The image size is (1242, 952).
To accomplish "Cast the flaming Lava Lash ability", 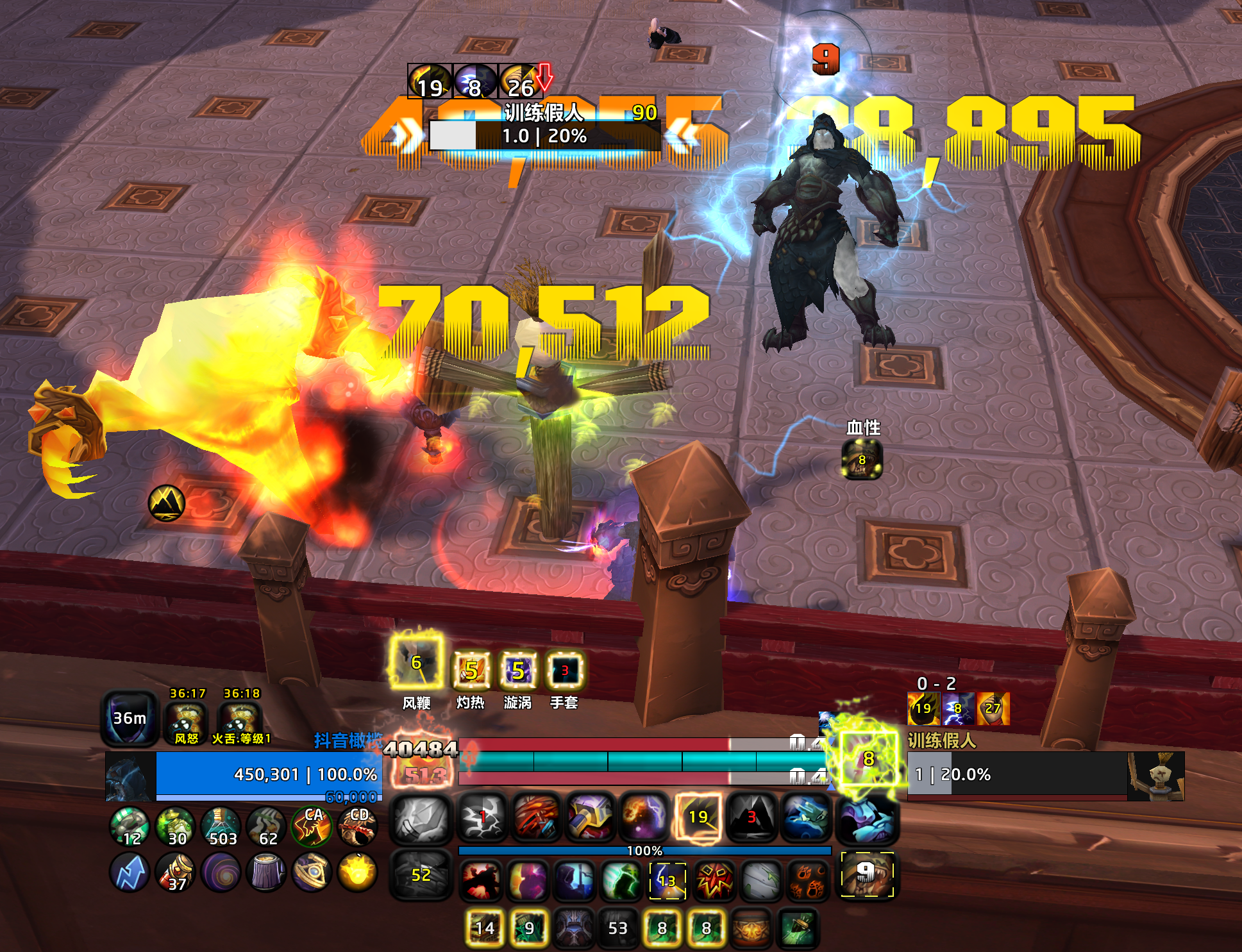I will click(x=535, y=817).
